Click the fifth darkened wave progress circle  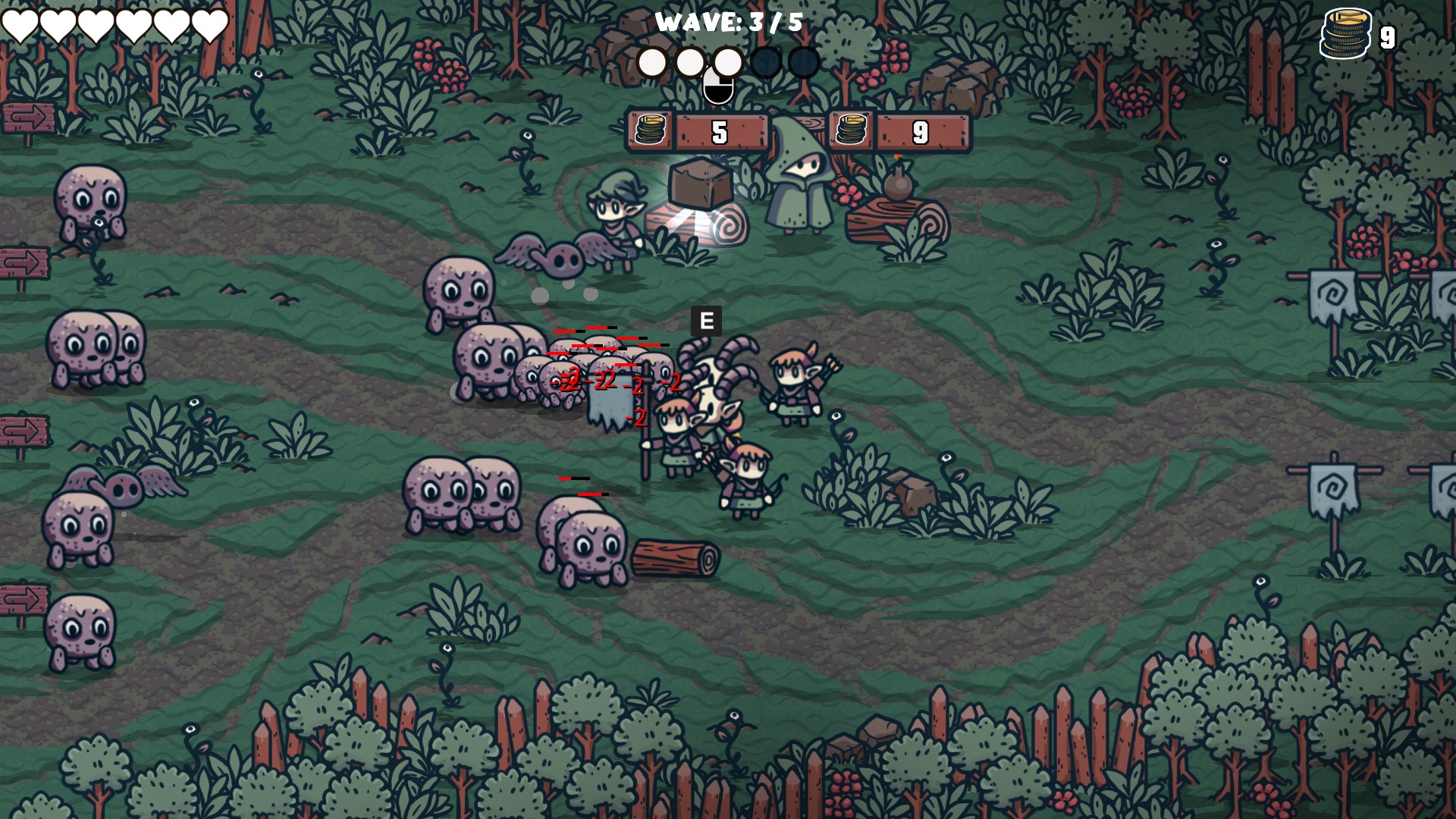tap(804, 63)
